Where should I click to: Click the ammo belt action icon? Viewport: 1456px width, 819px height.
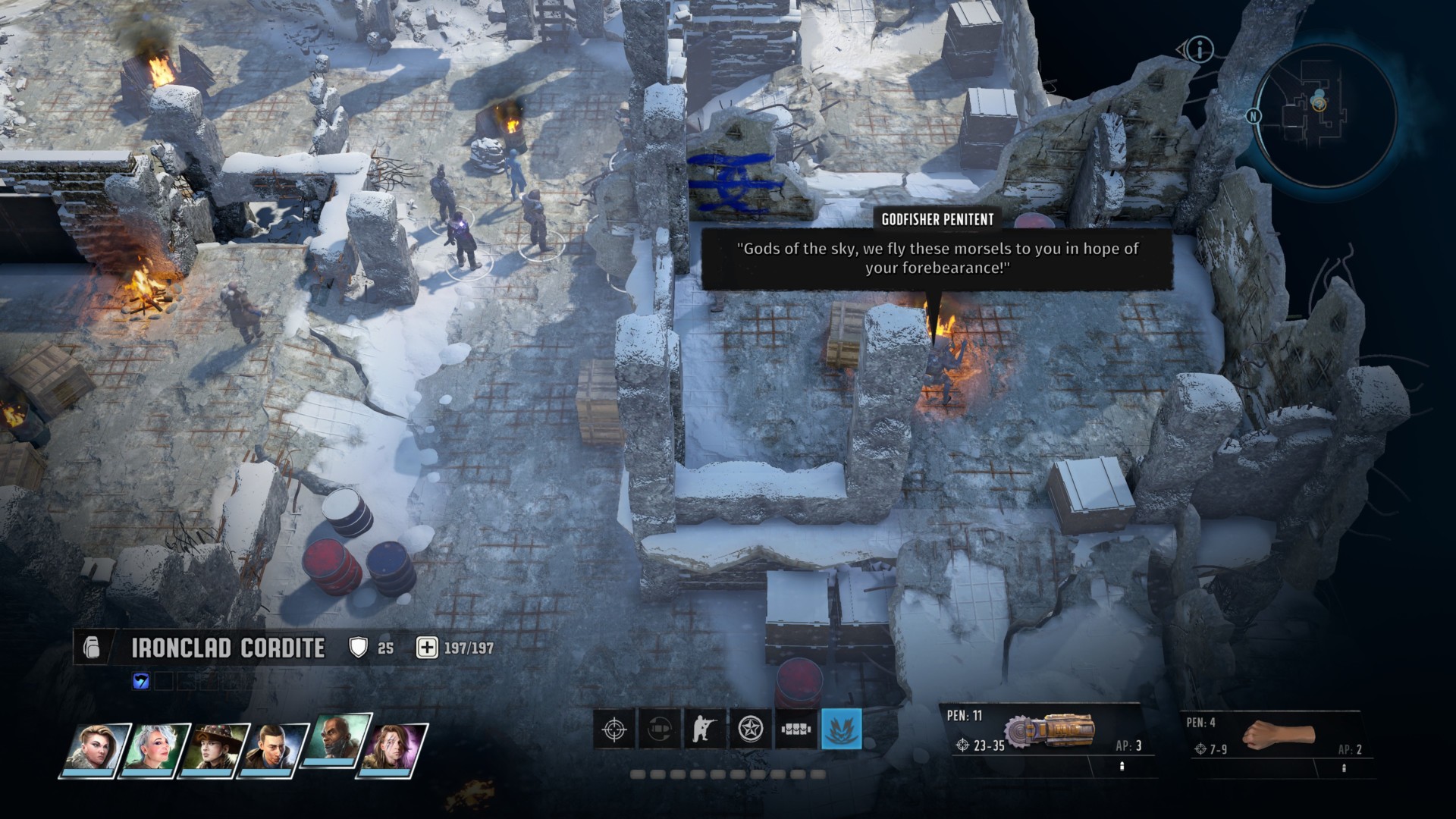click(x=795, y=729)
